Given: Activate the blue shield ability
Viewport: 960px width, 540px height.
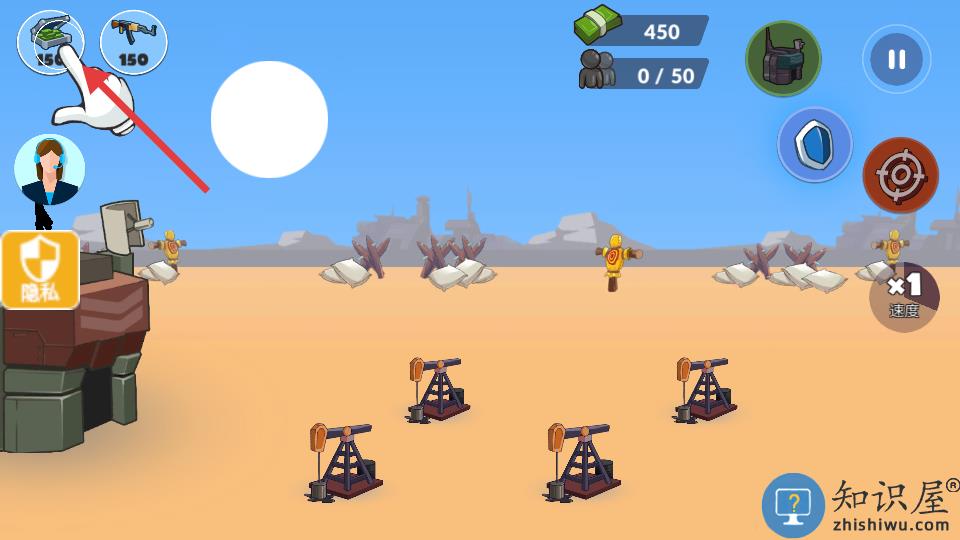Looking at the screenshot, I should click(x=815, y=145).
